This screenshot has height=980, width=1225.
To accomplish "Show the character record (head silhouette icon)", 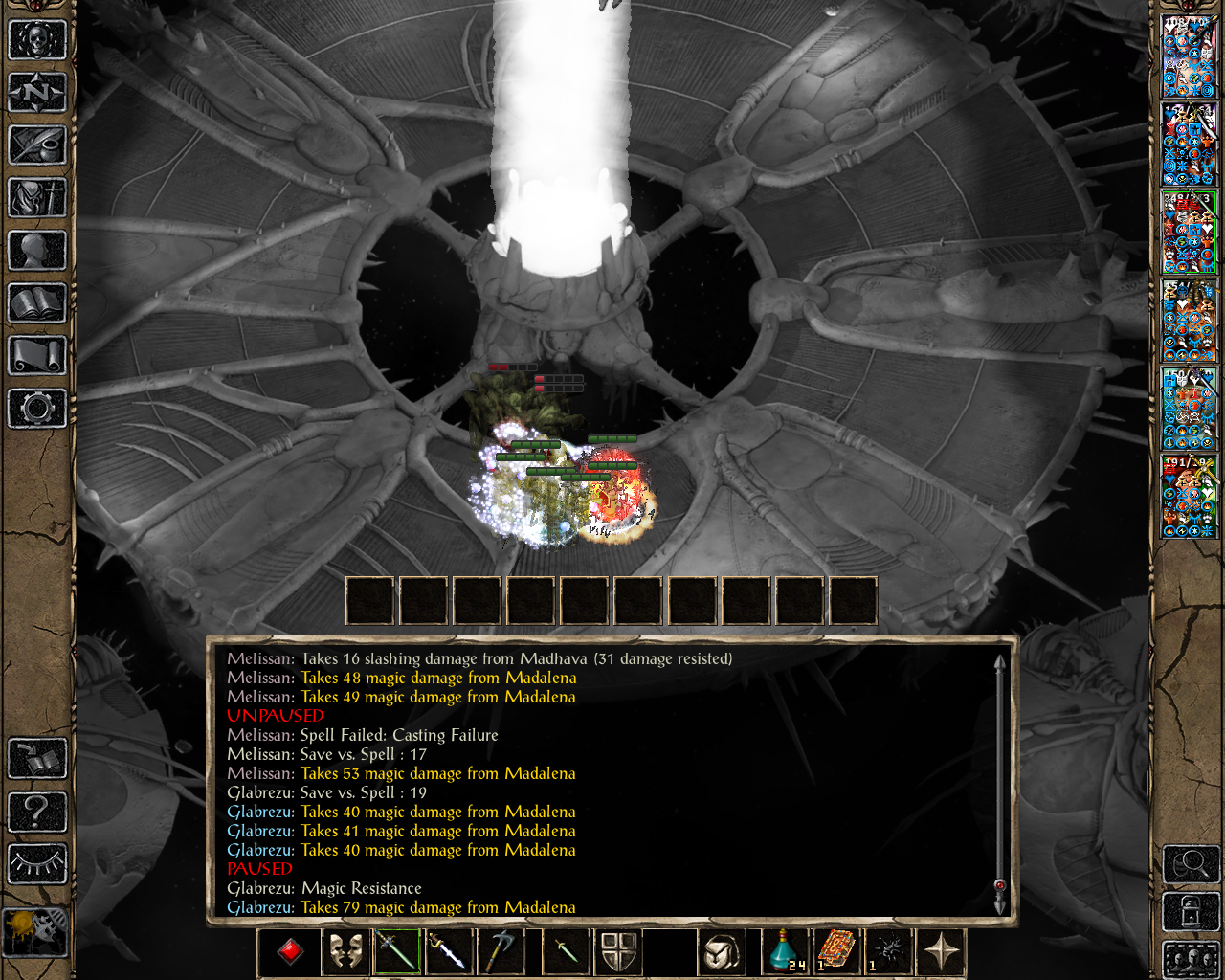I will pyautogui.click(x=37, y=251).
